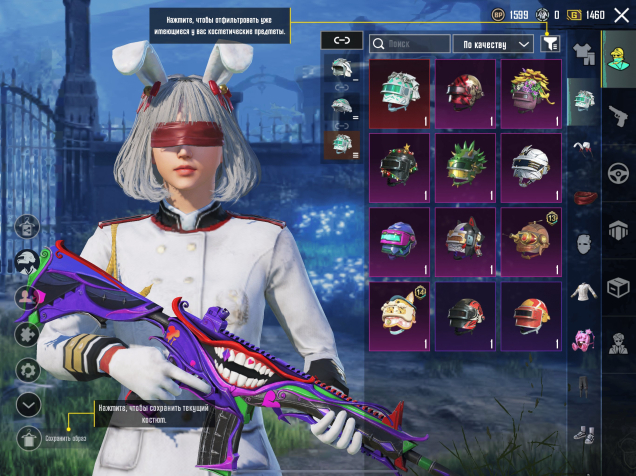This screenshot has width=636, height=476.
Task: Open the sneakers footwear subcategory
Action: (x=583, y=433)
